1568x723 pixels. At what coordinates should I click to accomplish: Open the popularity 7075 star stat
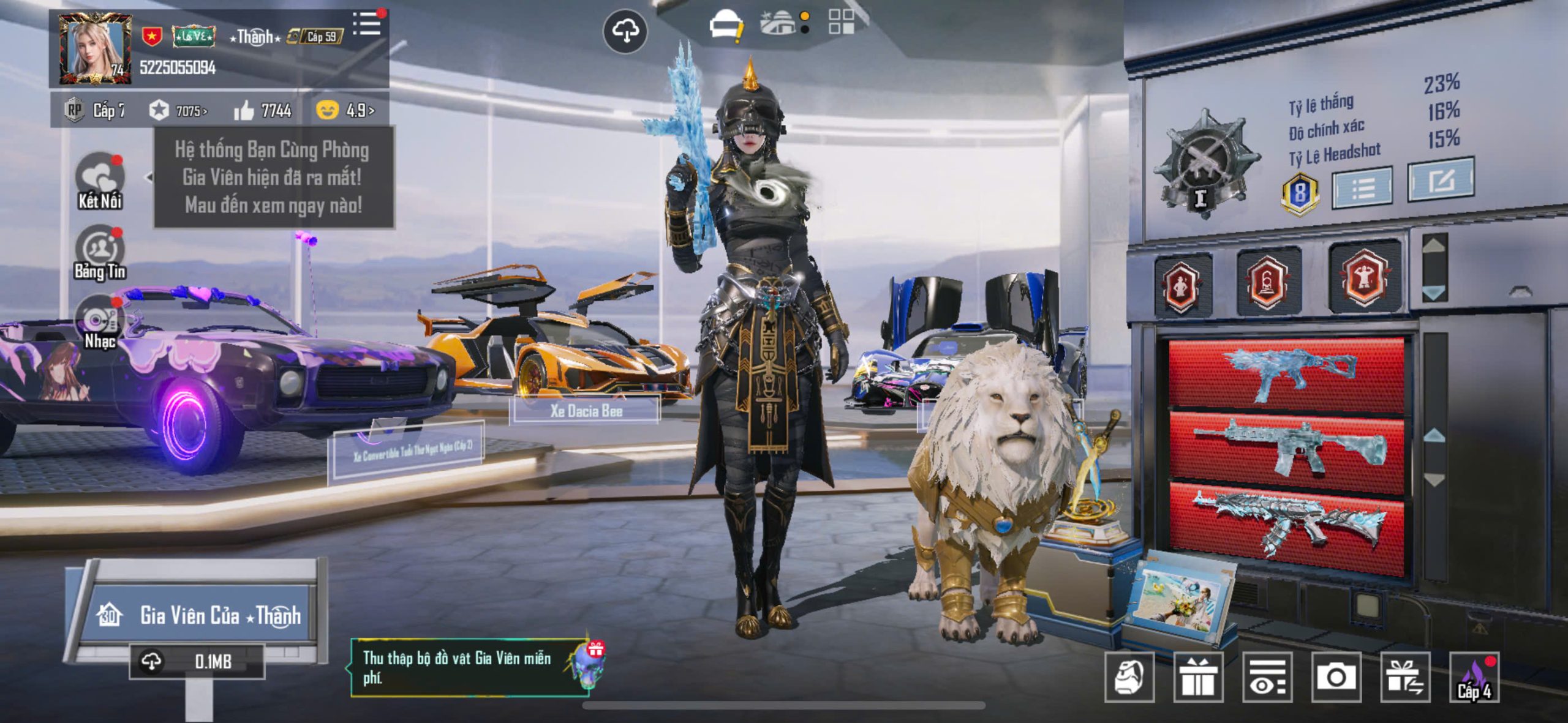pos(178,111)
